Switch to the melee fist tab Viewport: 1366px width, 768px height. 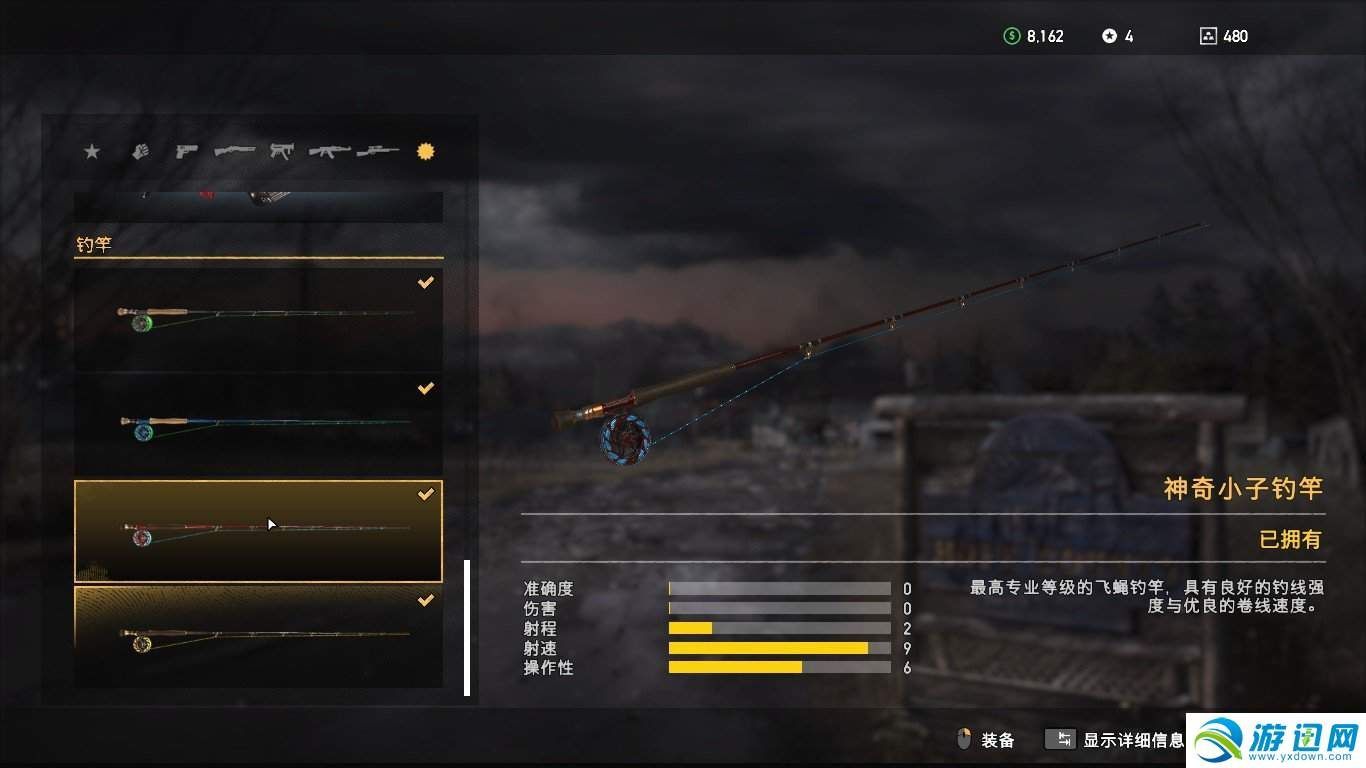pyautogui.click(x=140, y=151)
